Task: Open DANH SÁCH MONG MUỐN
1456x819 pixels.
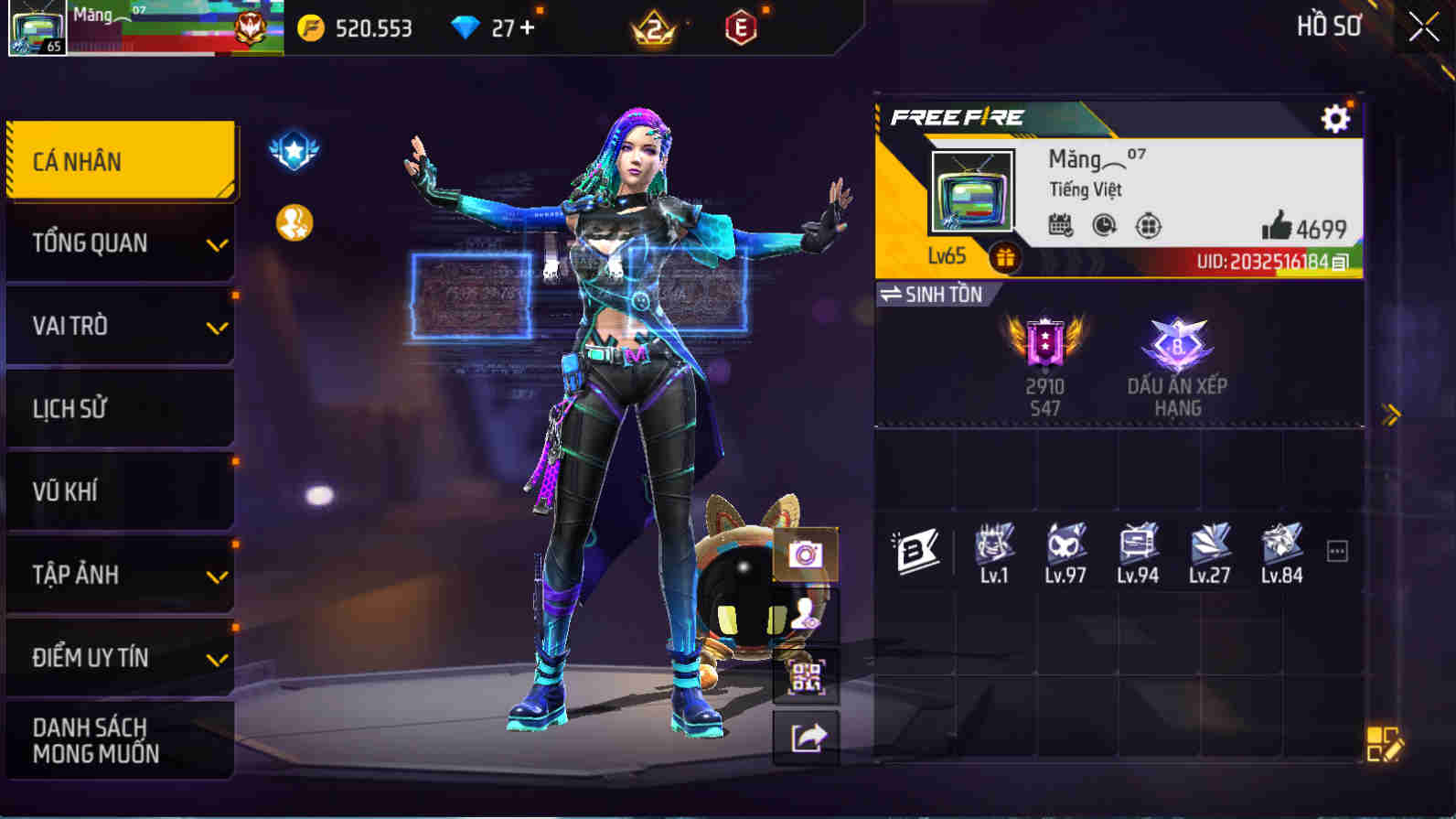Action: click(119, 741)
